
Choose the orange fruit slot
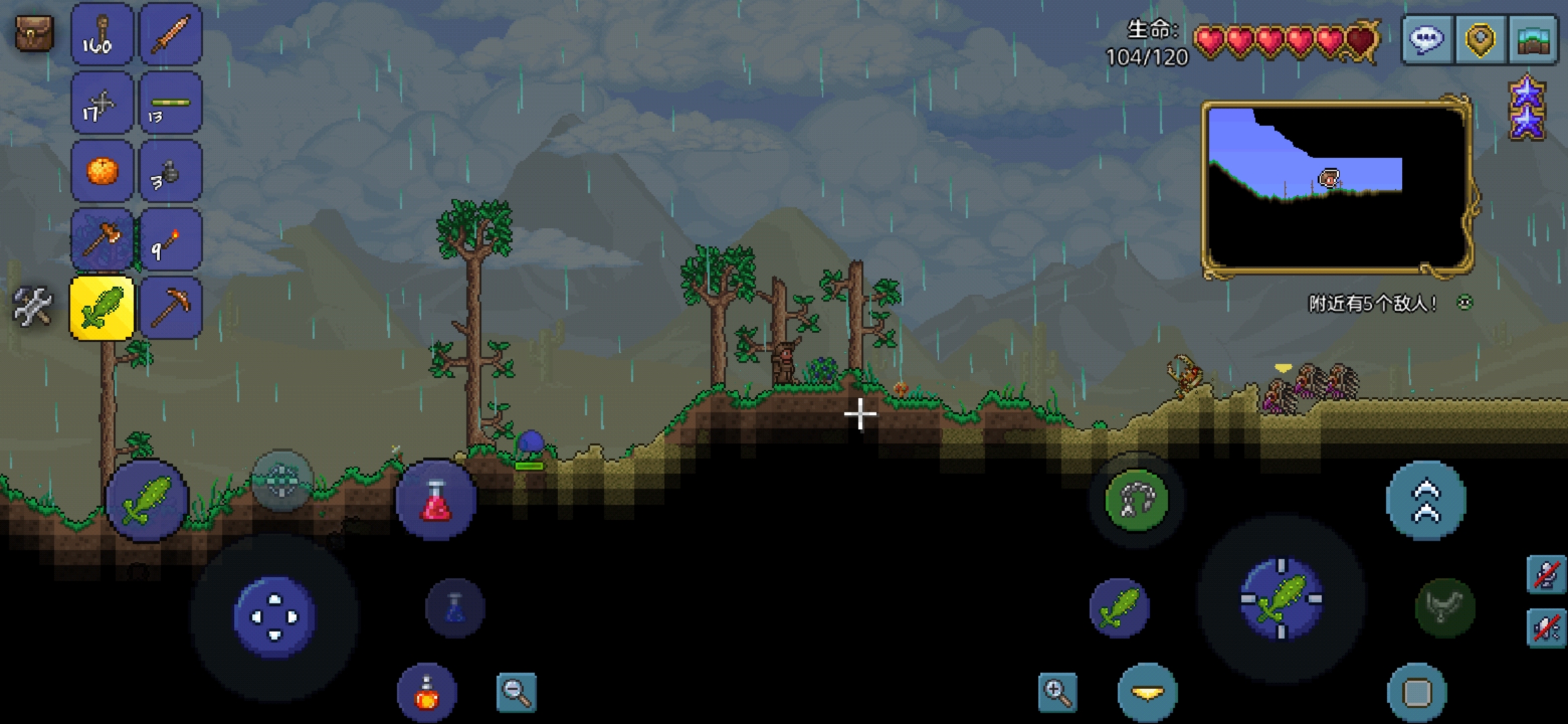coord(102,172)
